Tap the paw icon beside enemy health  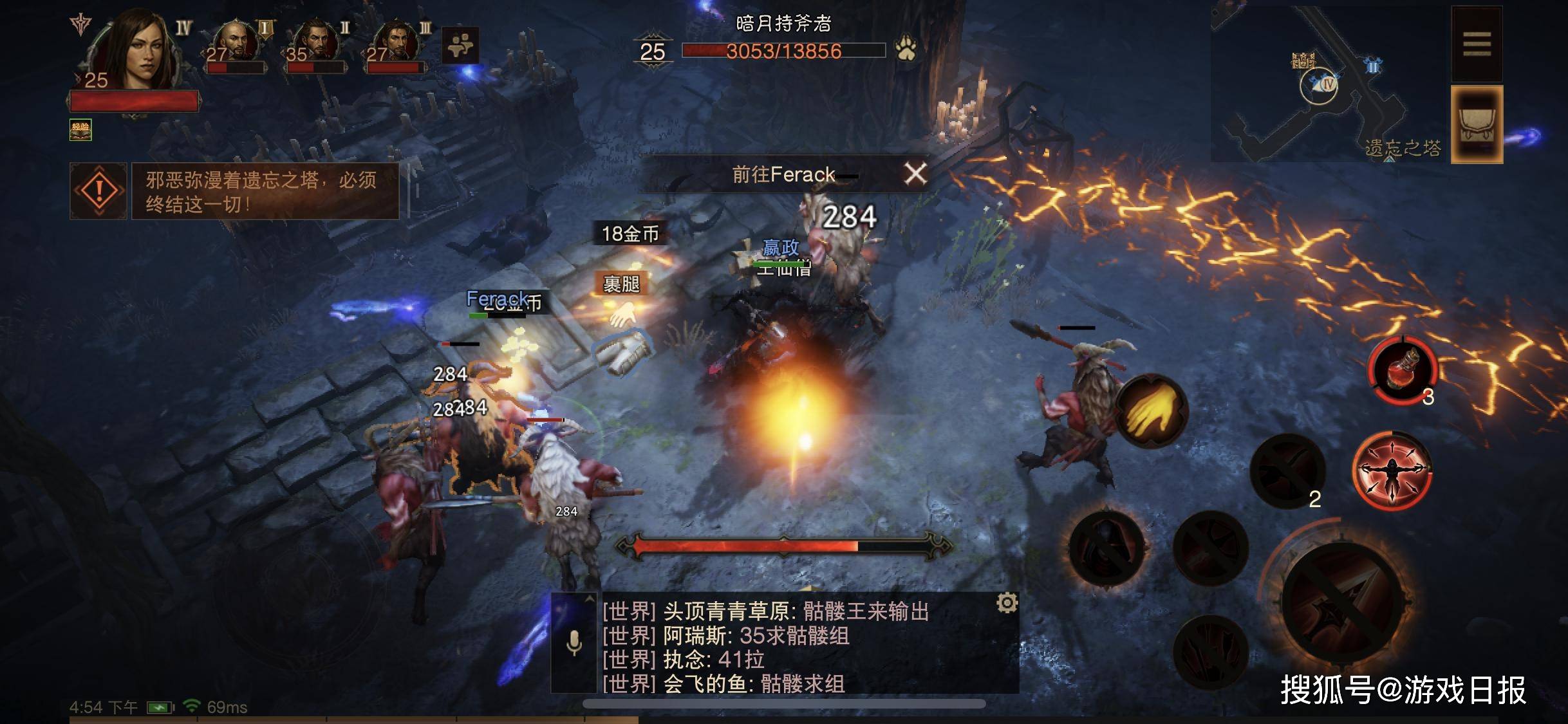[906, 49]
